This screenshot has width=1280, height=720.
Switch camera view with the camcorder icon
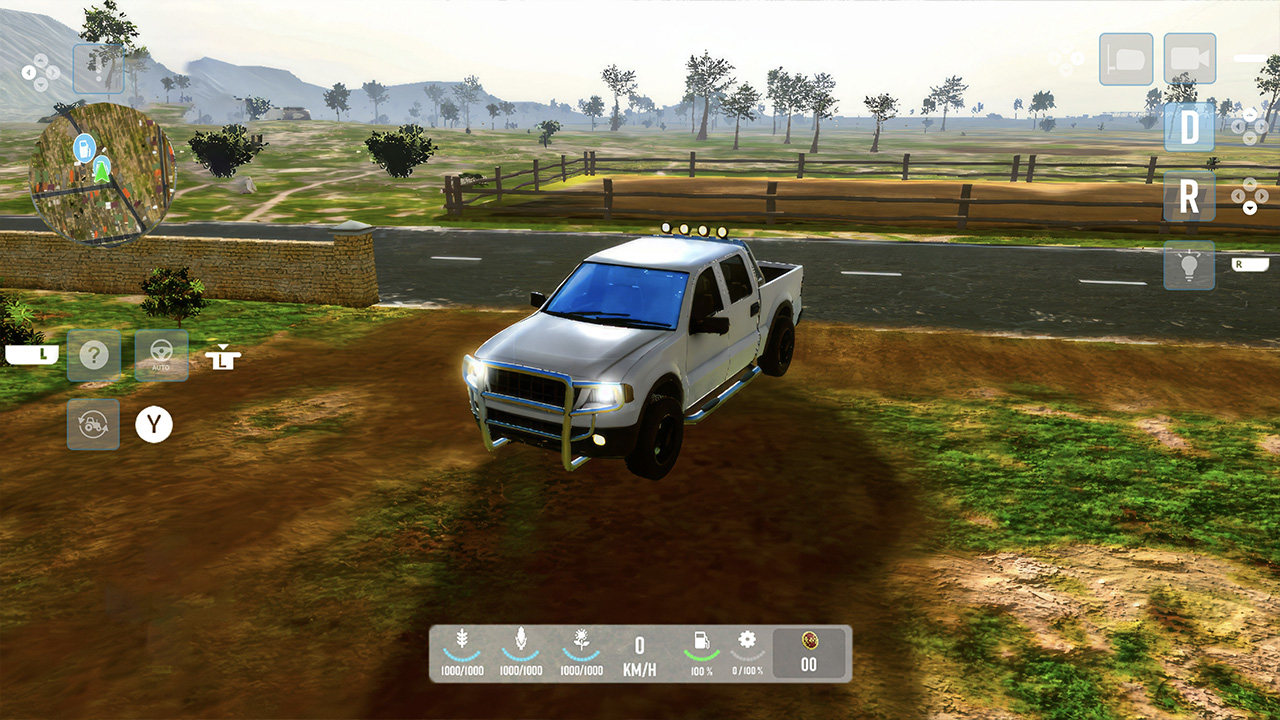[1190, 59]
